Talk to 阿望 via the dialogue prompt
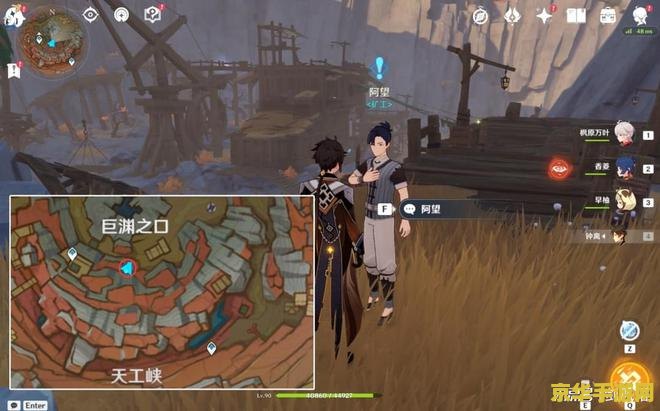Image resolution: width=660 pixels, height=411 pixels. (x=430, y=210)
